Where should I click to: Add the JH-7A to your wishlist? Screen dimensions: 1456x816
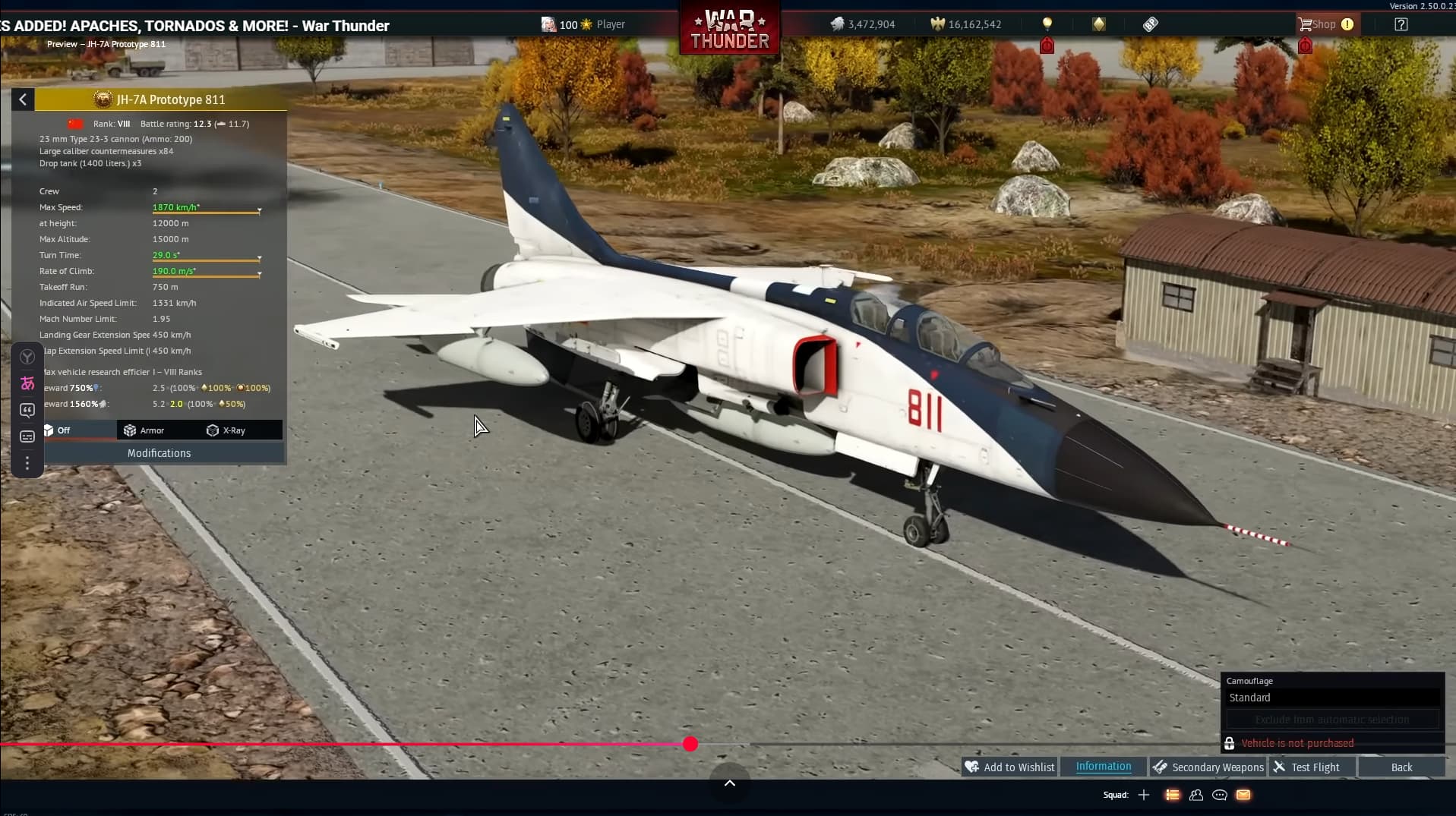coord(1009,767)
